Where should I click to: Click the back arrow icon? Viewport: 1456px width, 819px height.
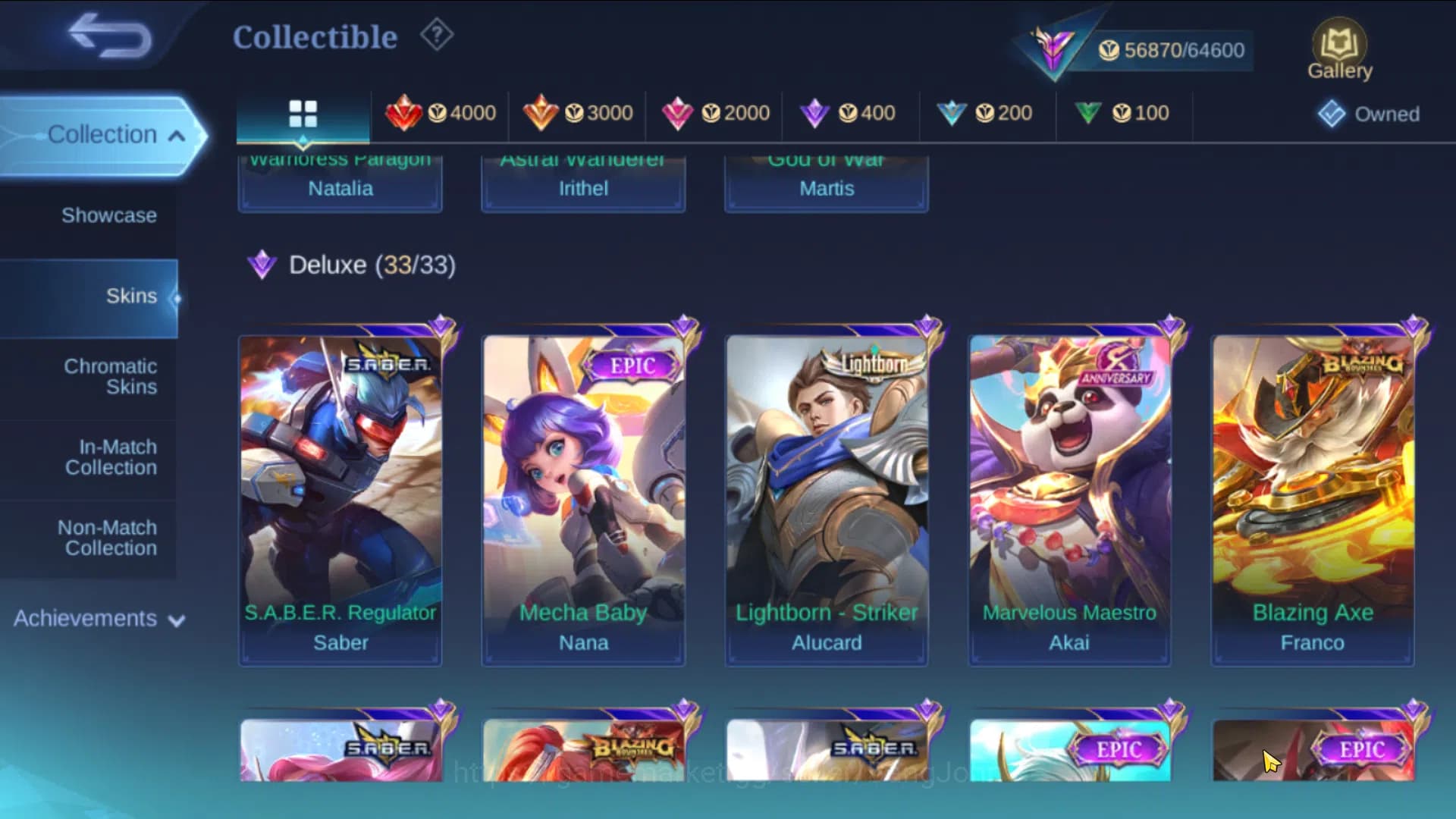pyautogui.click(x=106, y=38)
